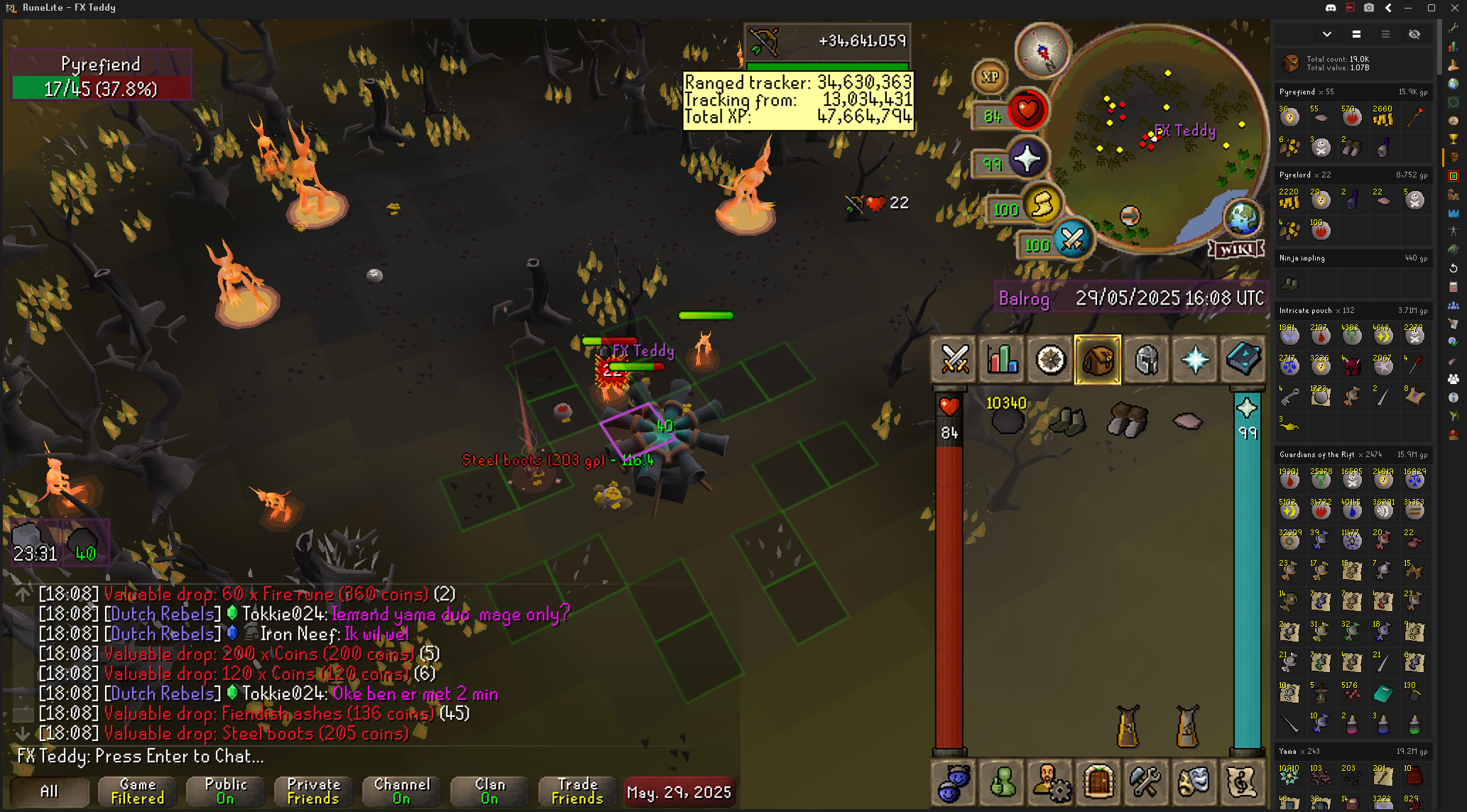Open the world map globe
The image size is (1467, 812).
tap(1241, 216)
